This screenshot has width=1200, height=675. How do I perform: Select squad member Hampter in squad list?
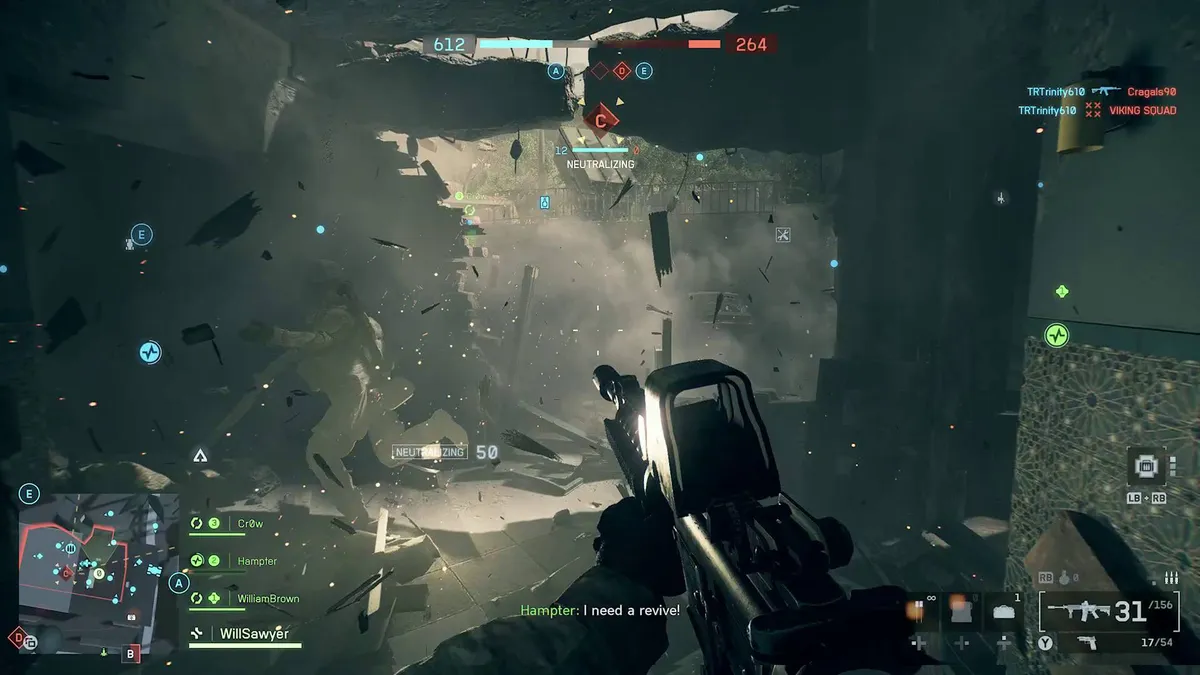[x=256, y=561]
